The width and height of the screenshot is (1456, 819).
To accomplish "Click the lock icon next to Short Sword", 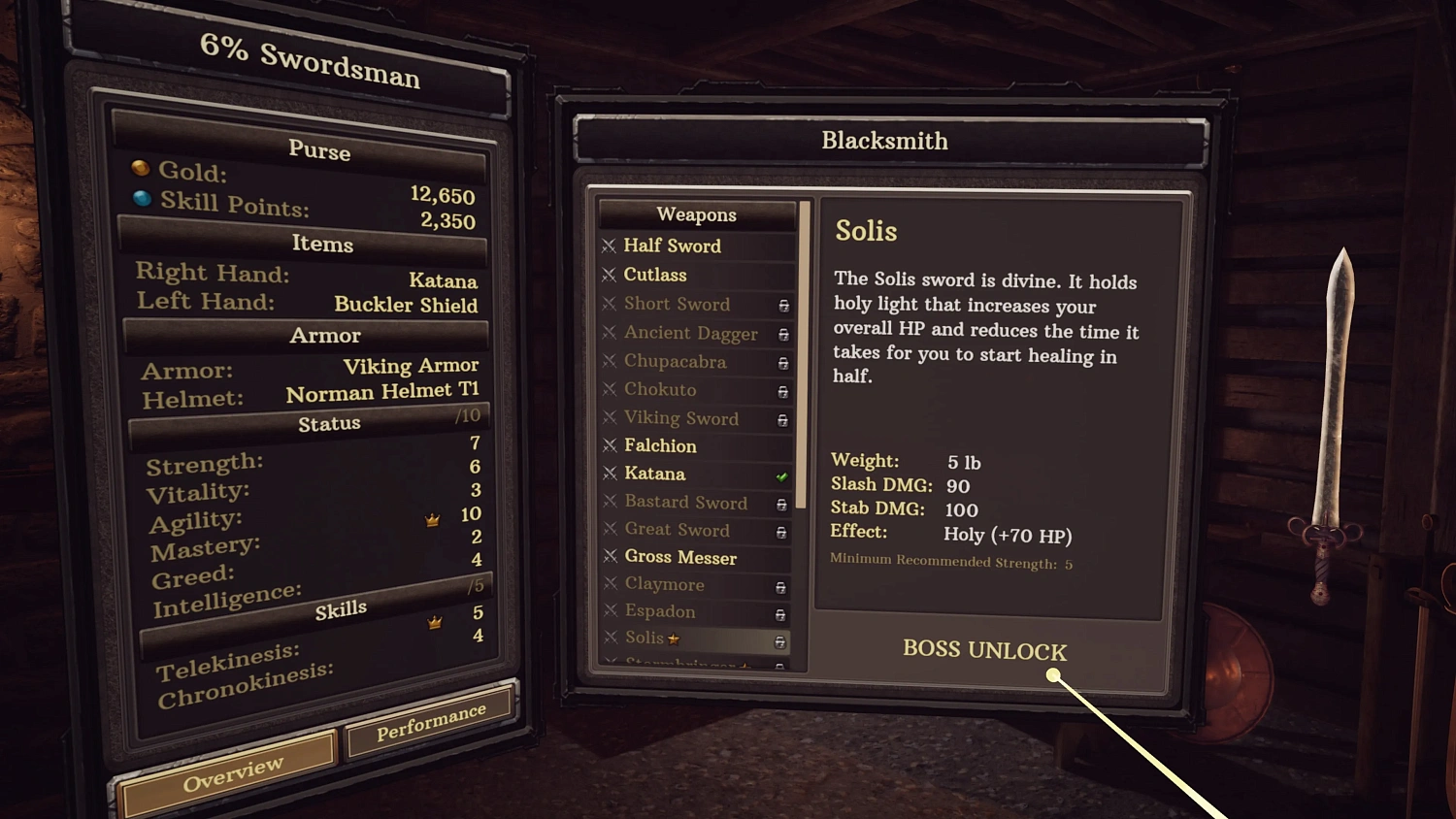I will tap(781, 306).
